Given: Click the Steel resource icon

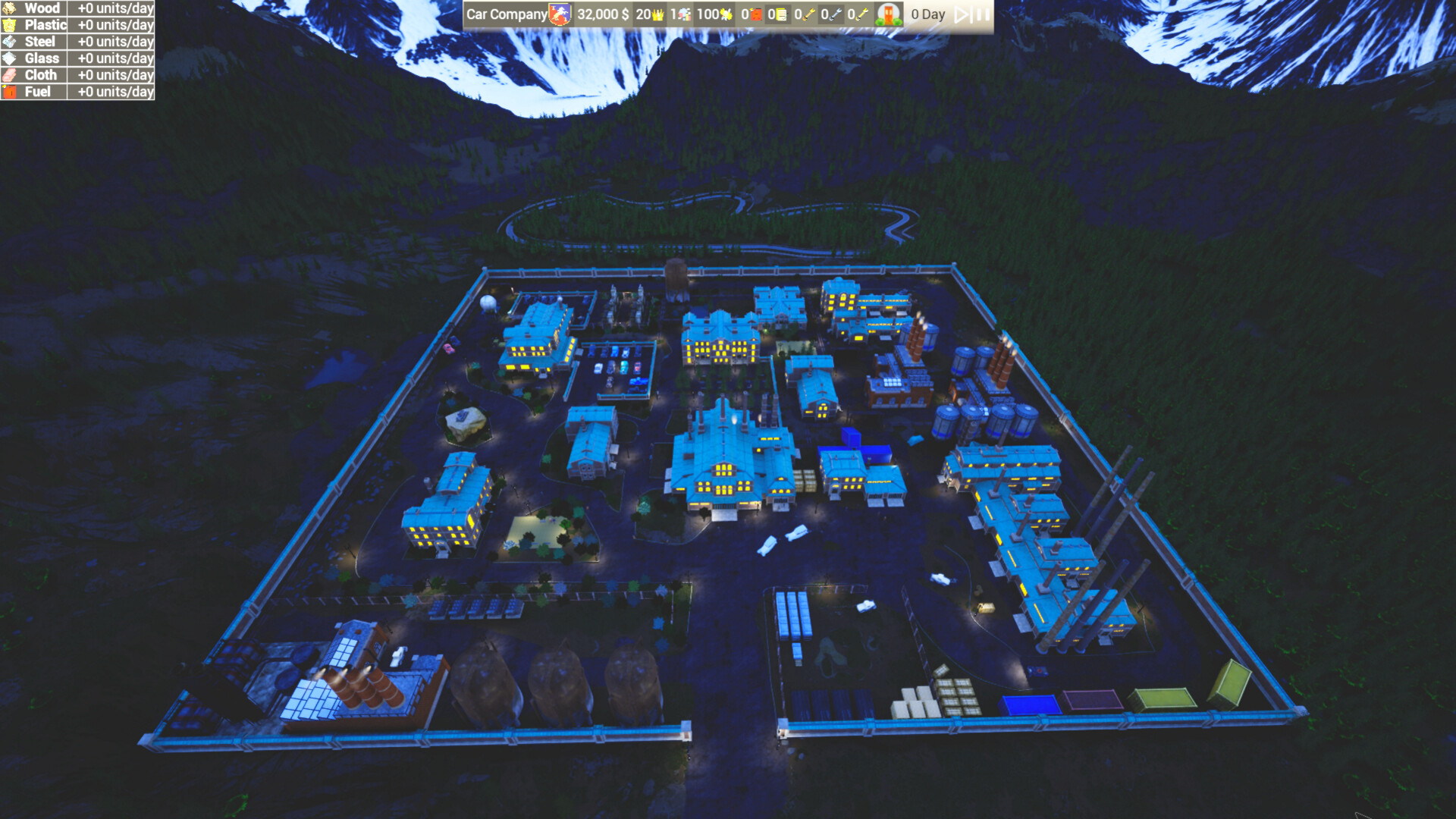Looking at the screenshot, I should tap(9, 41).
